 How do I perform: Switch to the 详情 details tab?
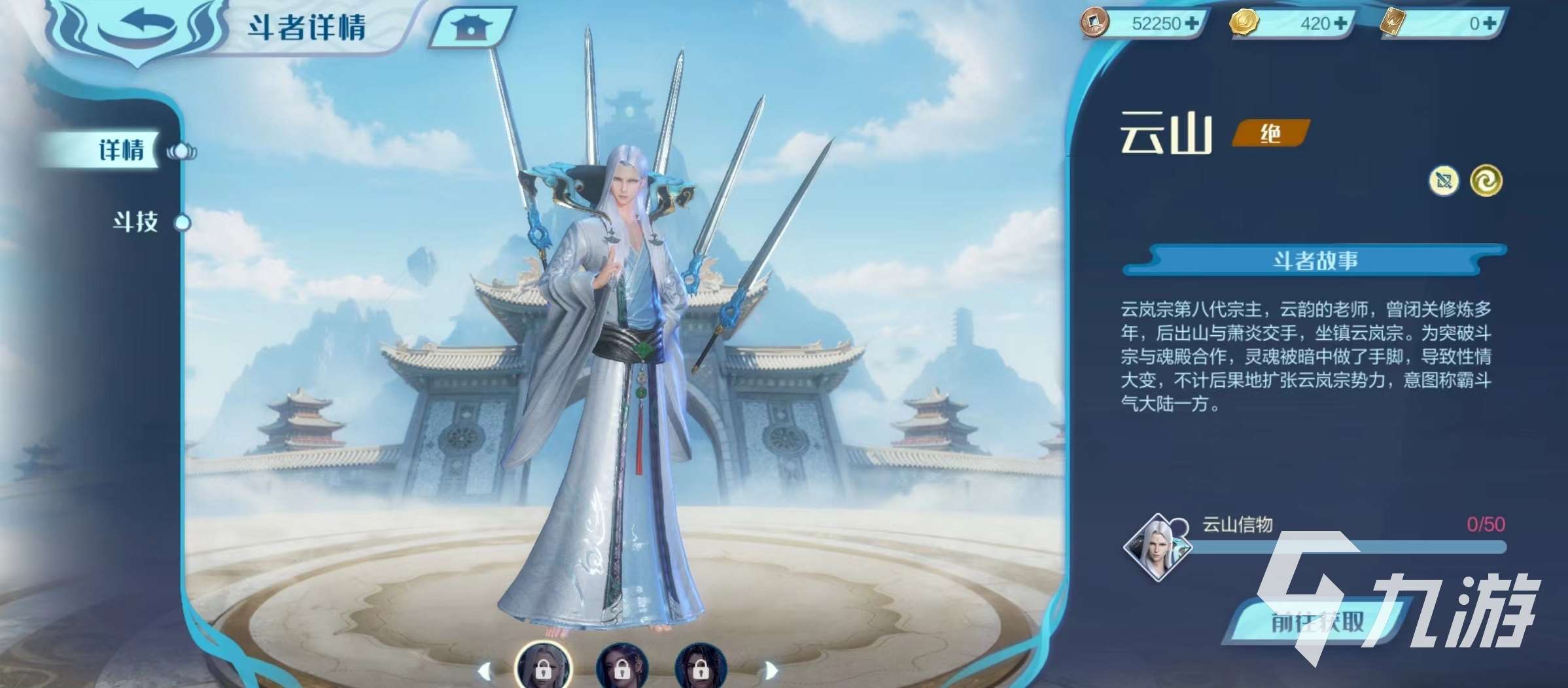point(121,150)
